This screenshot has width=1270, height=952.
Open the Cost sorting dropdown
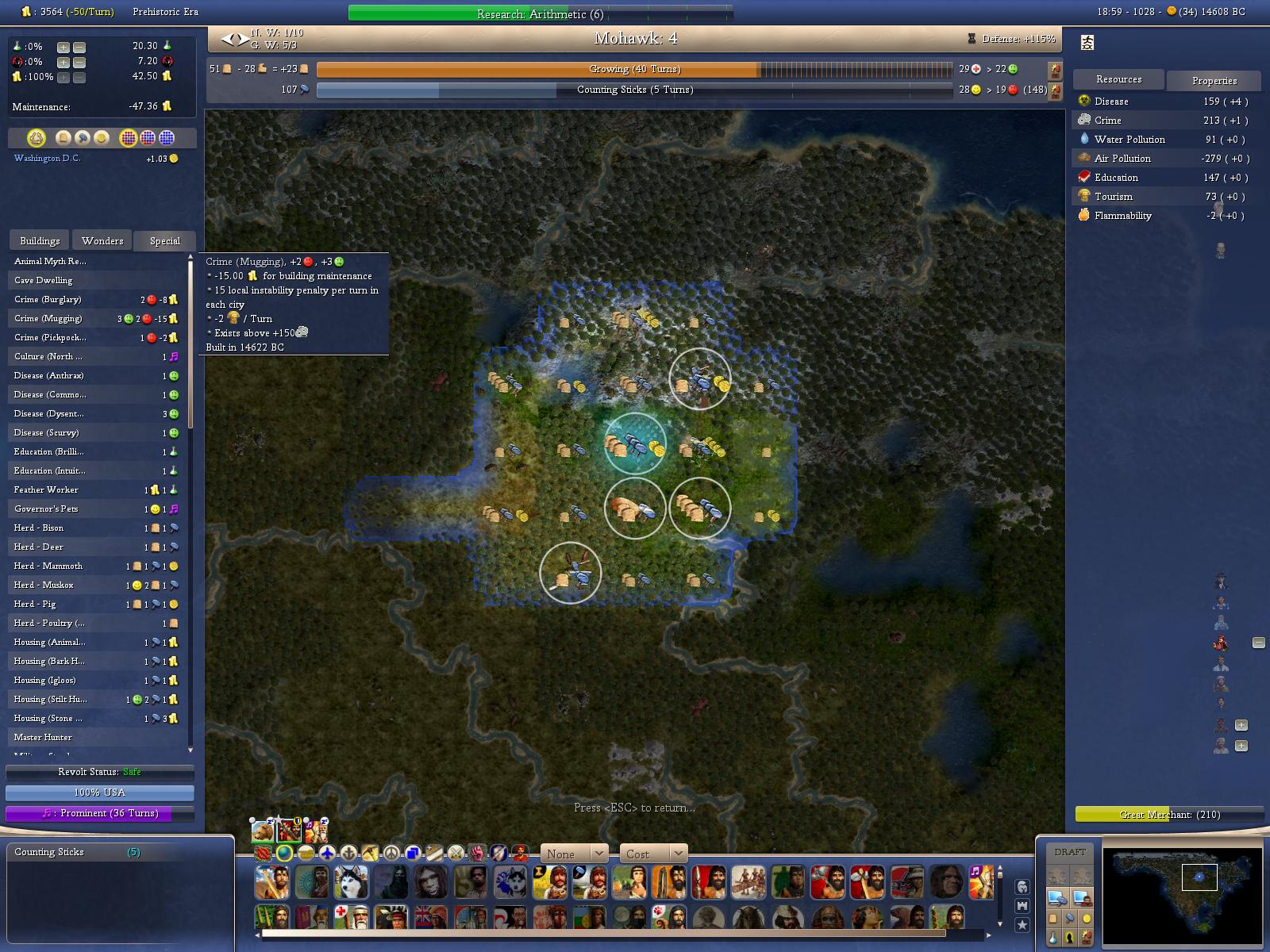pos(652,854)
